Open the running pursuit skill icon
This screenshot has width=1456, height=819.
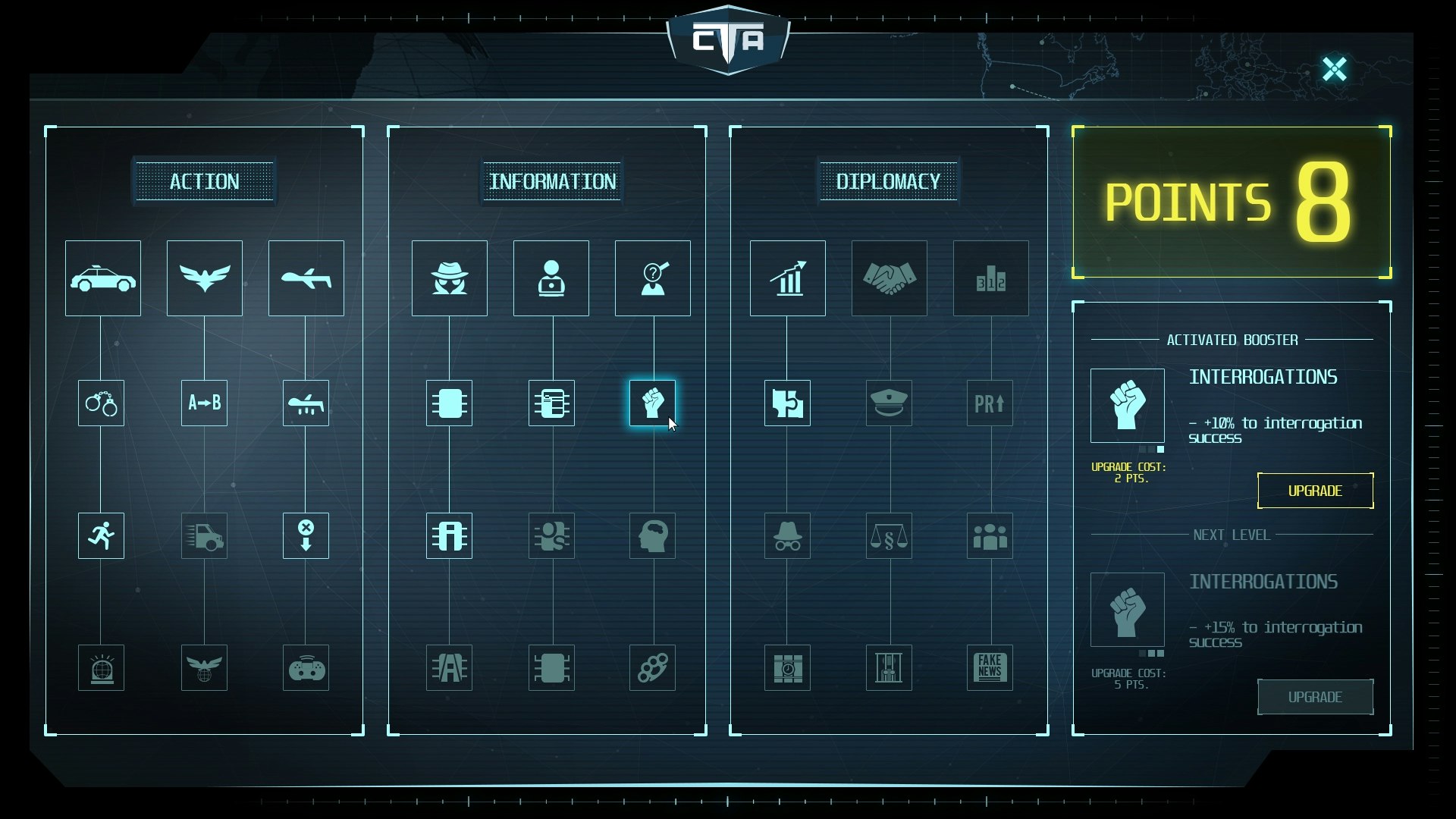tap(101, 535)
